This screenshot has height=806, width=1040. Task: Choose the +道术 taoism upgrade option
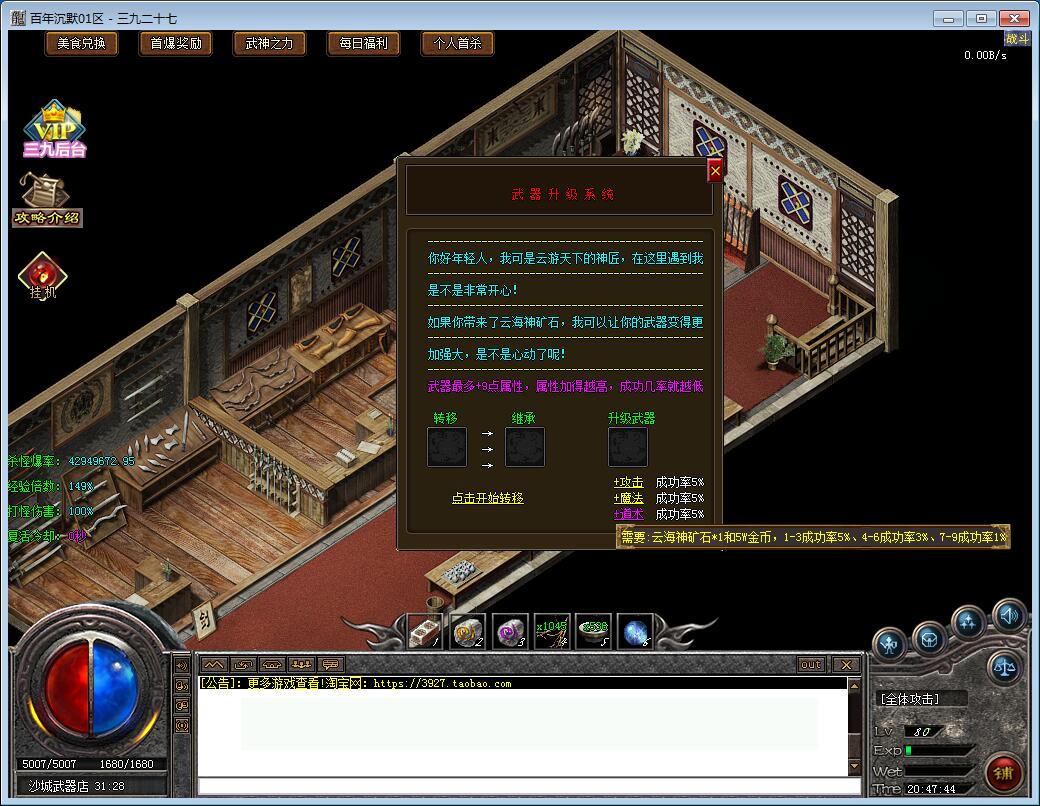[x=629, y=514]
